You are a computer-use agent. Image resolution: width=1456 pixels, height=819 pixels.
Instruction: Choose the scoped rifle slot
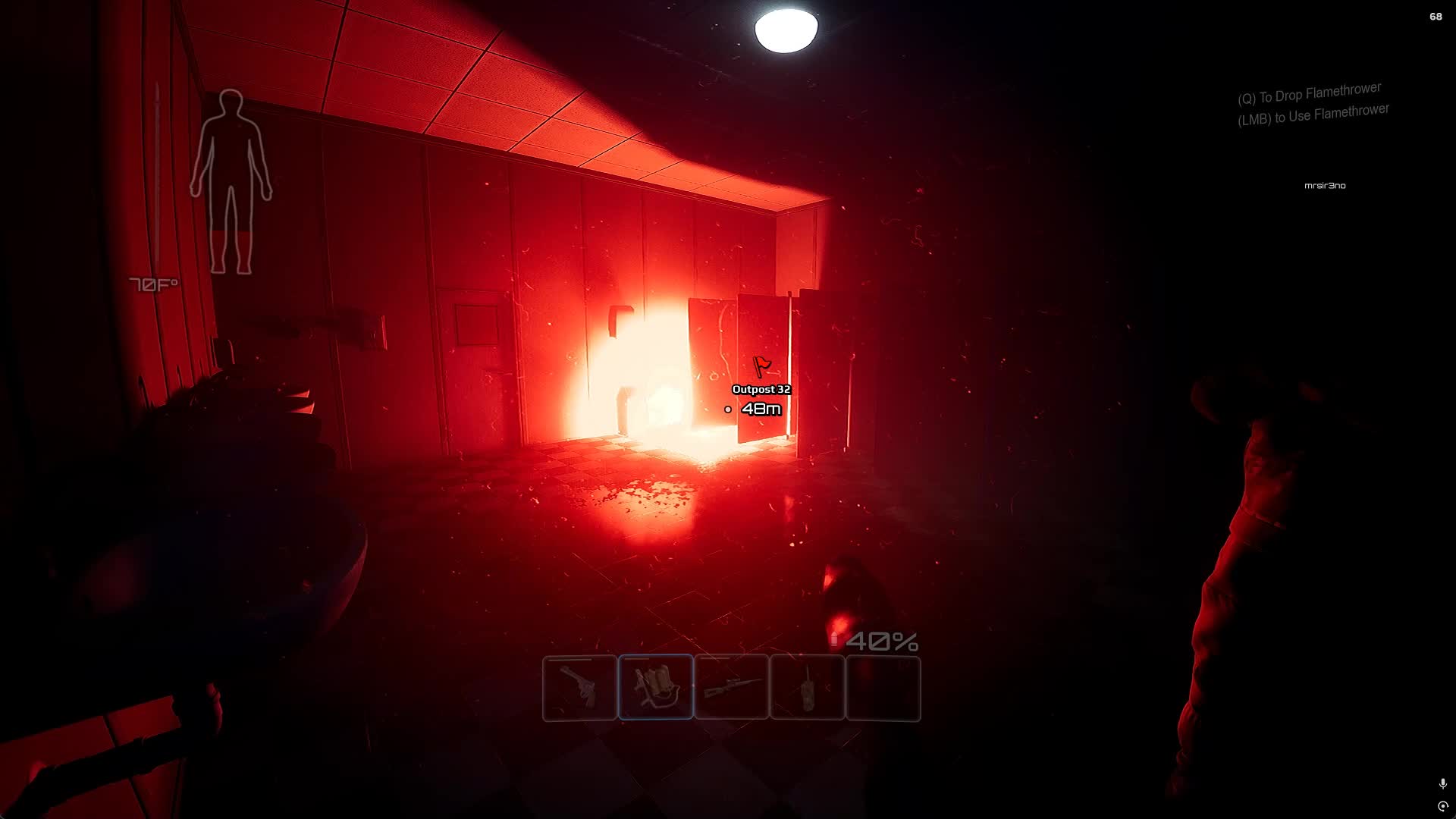[x=732, y=688]
